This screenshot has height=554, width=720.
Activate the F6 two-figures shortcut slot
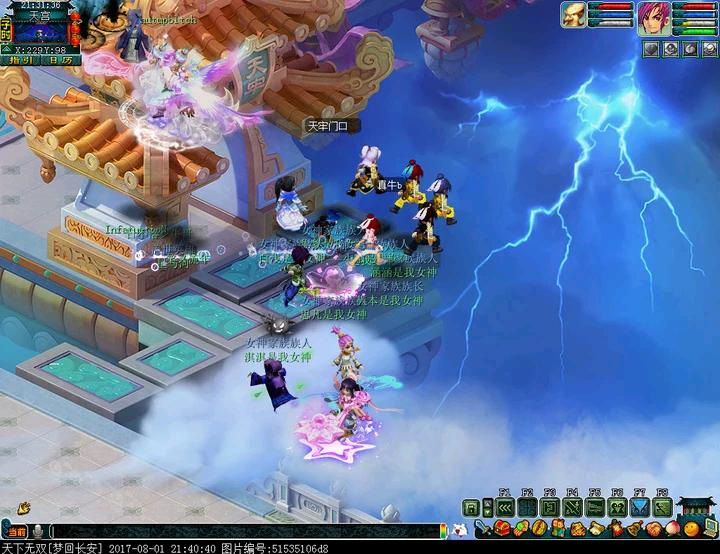(x=617, y=507)
